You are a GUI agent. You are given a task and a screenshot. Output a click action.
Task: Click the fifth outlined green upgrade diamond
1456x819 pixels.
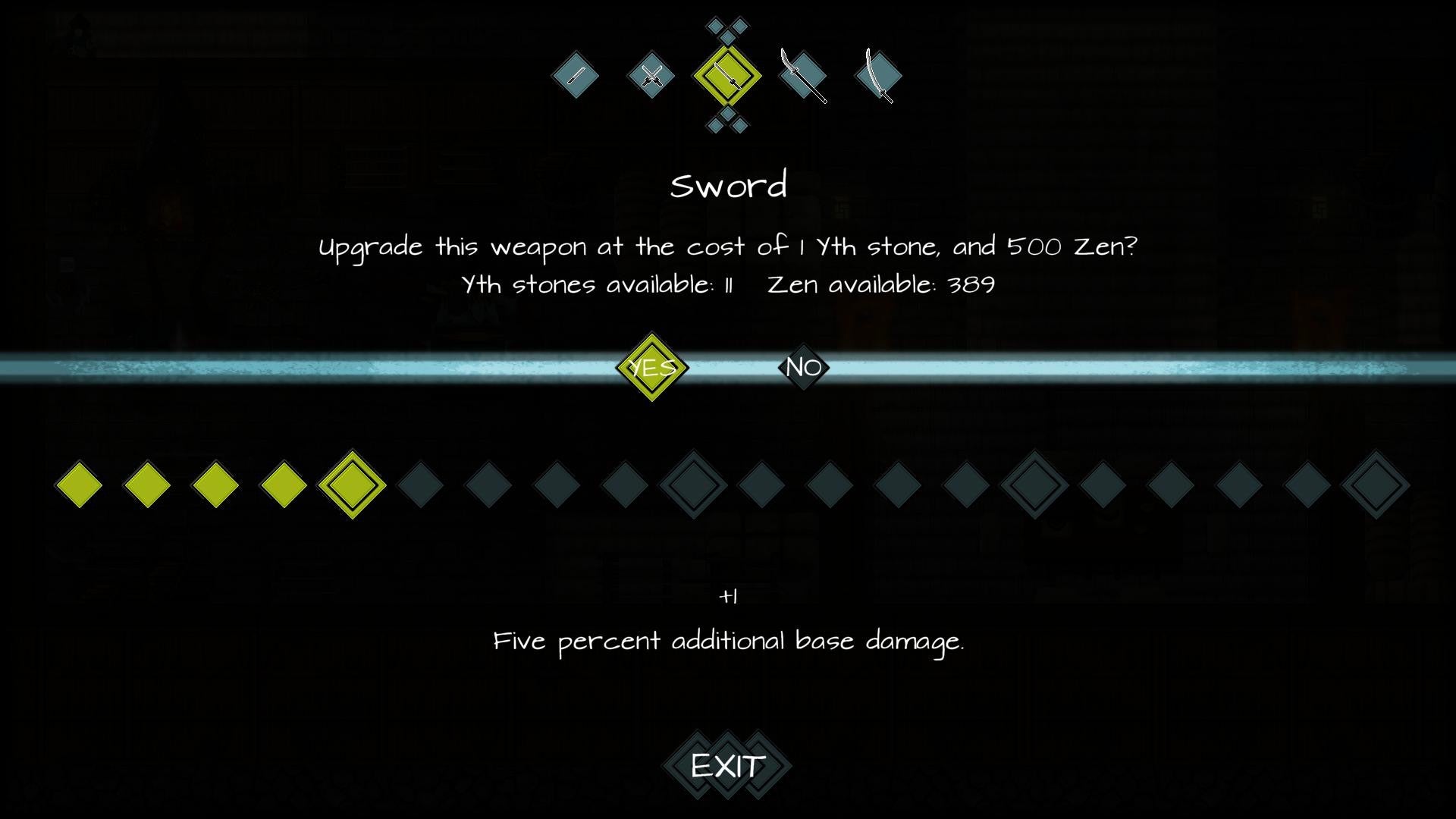coord(351,484)
